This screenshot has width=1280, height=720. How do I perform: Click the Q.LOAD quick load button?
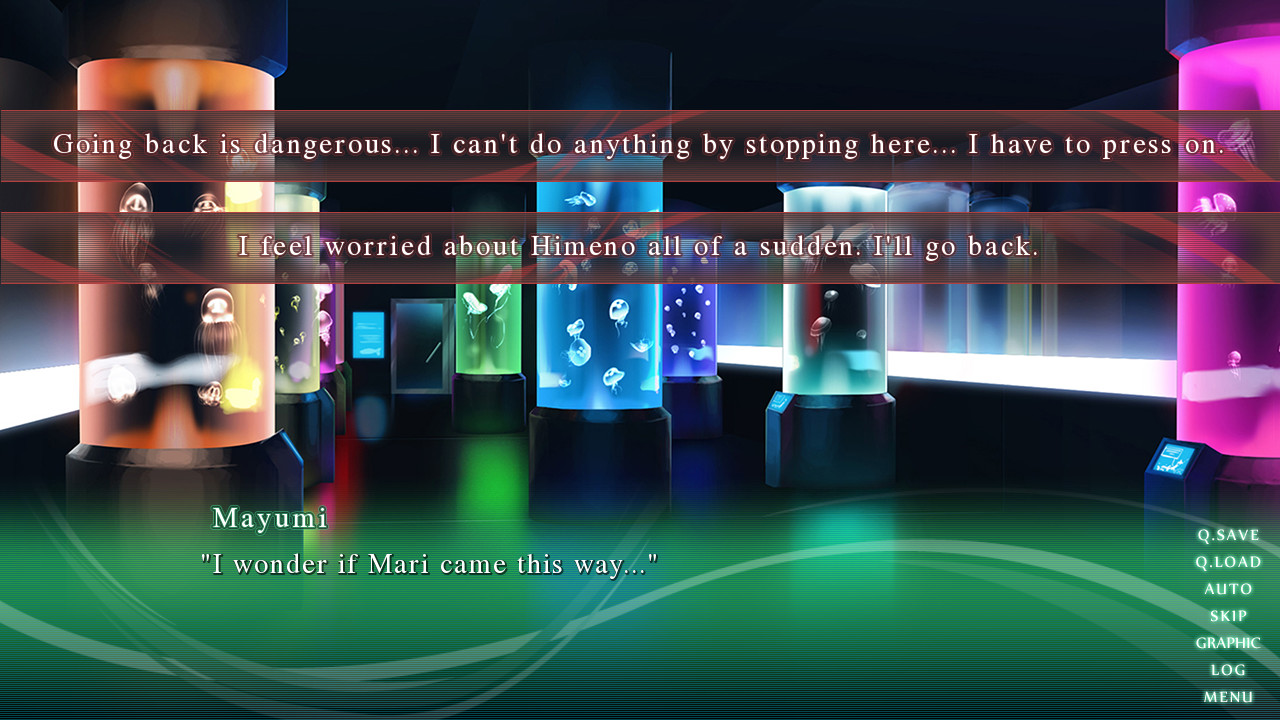[1229, 562]
